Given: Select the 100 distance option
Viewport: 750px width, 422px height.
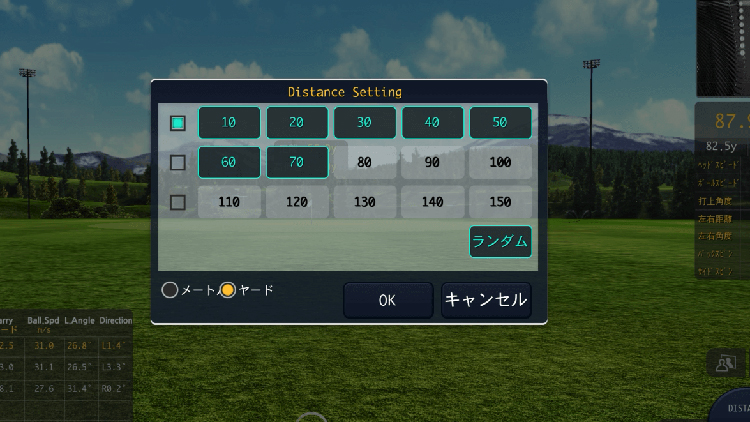Looking at the screenshot, I should pyautogui.click(x=500, y=162).
